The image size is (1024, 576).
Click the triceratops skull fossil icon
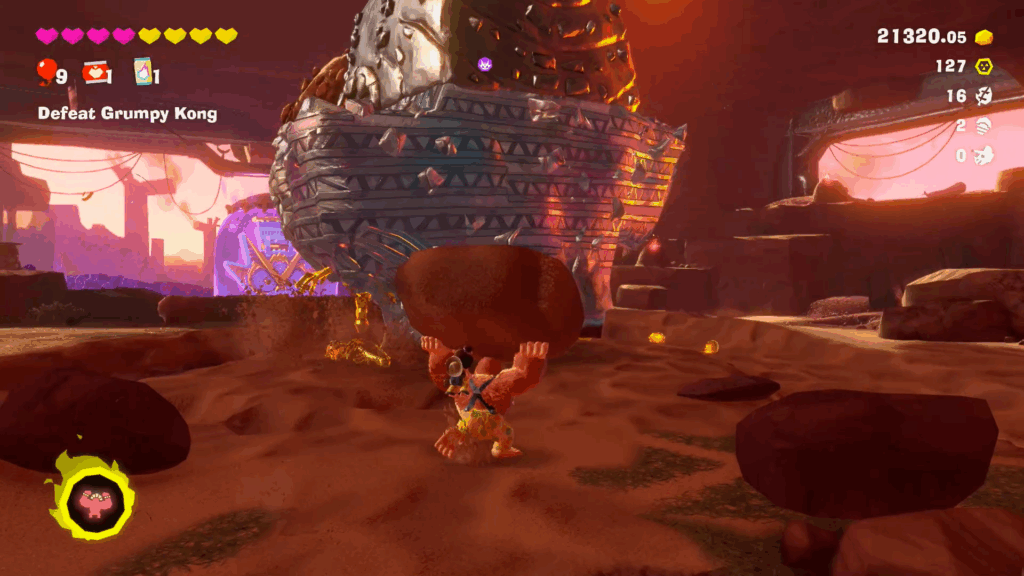pyautogui.click(x=984, y=155)
